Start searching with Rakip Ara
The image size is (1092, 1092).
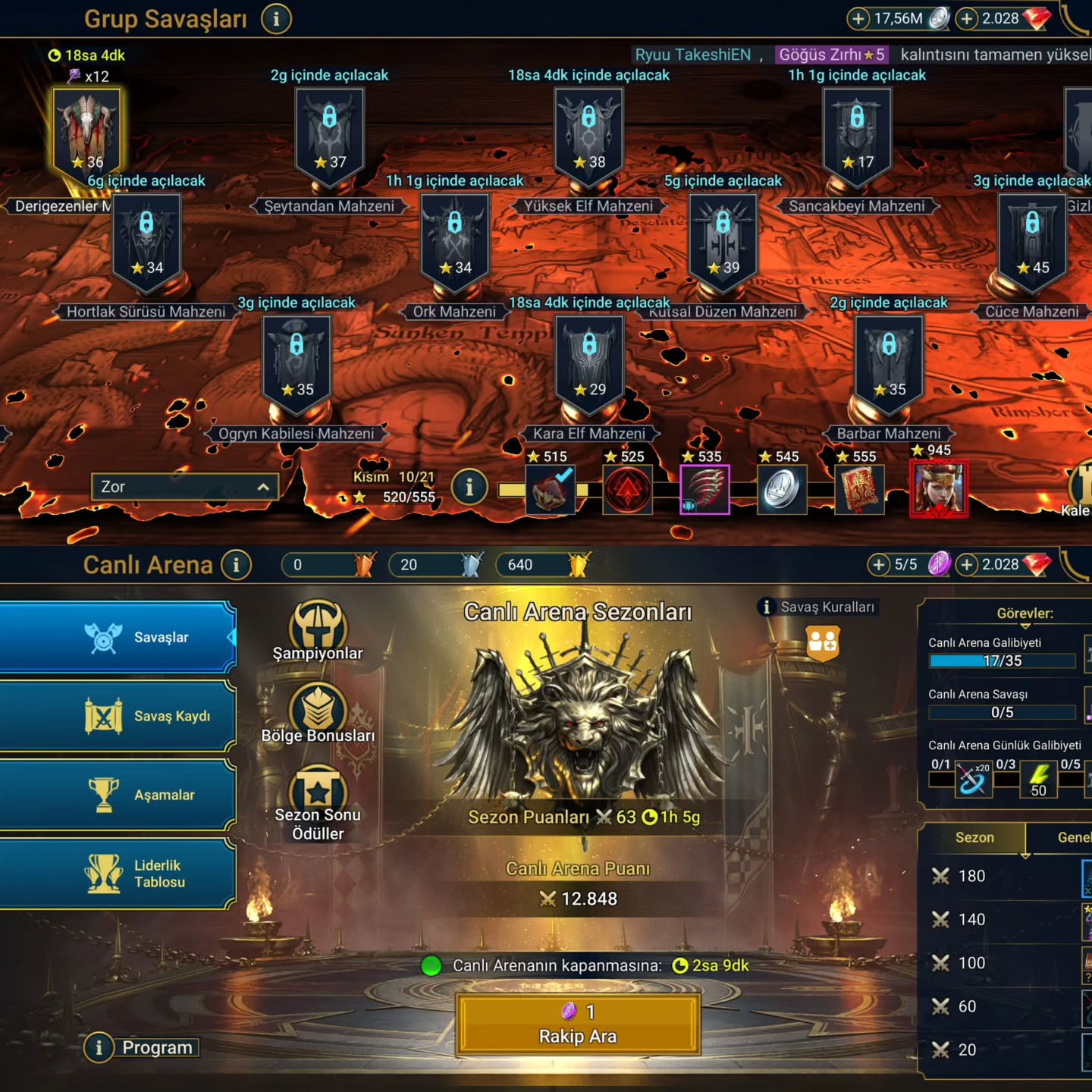click(x=578, y=1025)
